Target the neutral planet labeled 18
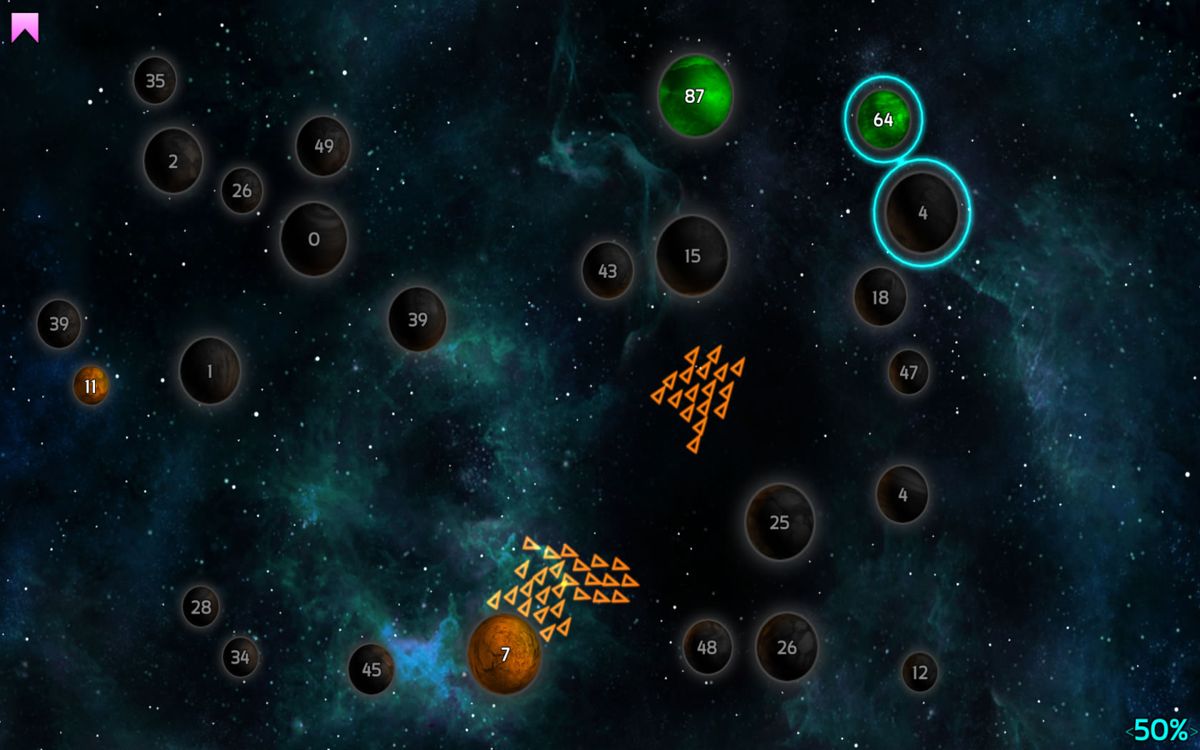Screen dimensions: 1200x750 coord(880,297)
